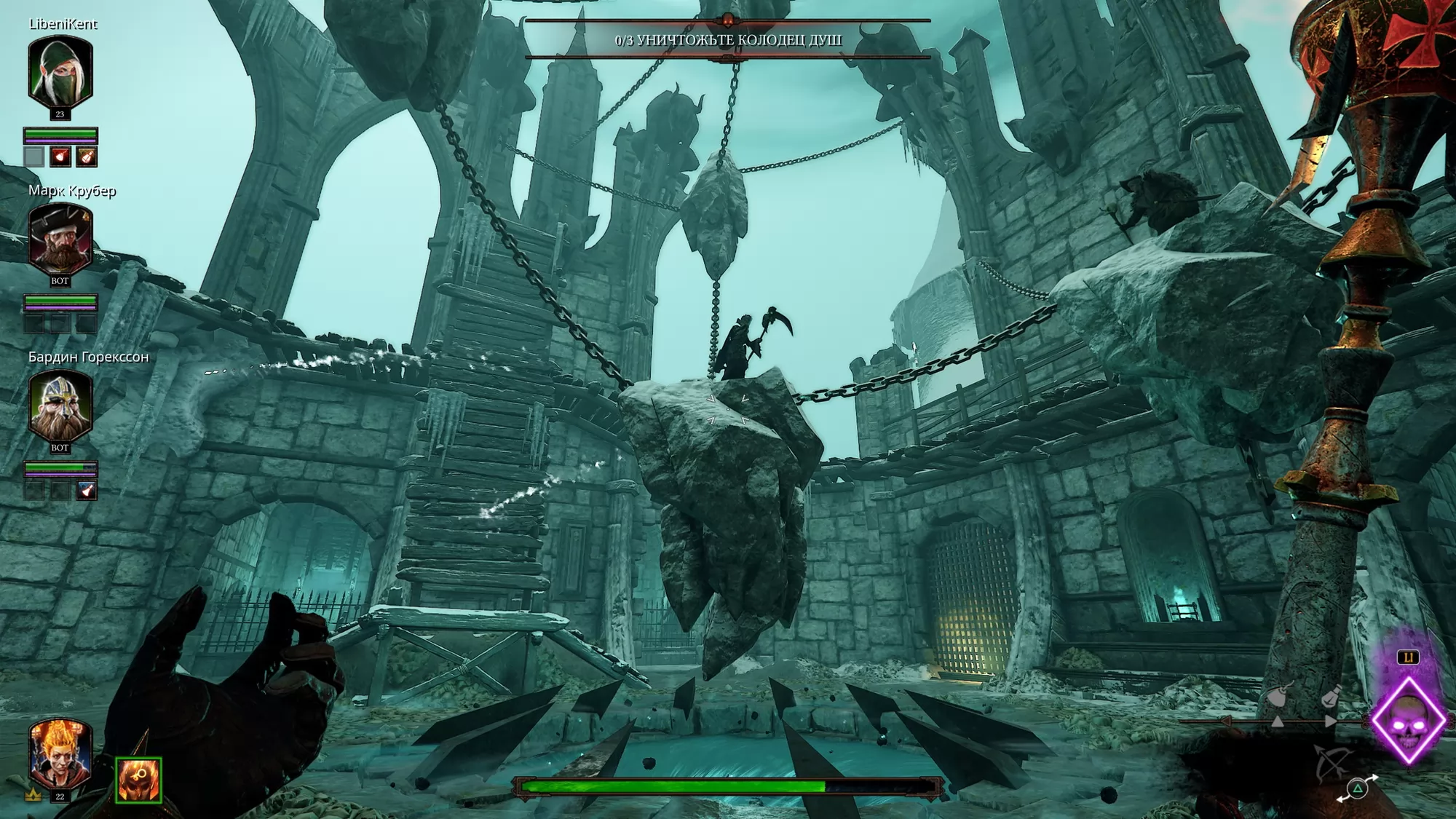Switch to the bow ranged weapon icon
Screen dimensions: 1456x819
click(x=1332, y=762)
